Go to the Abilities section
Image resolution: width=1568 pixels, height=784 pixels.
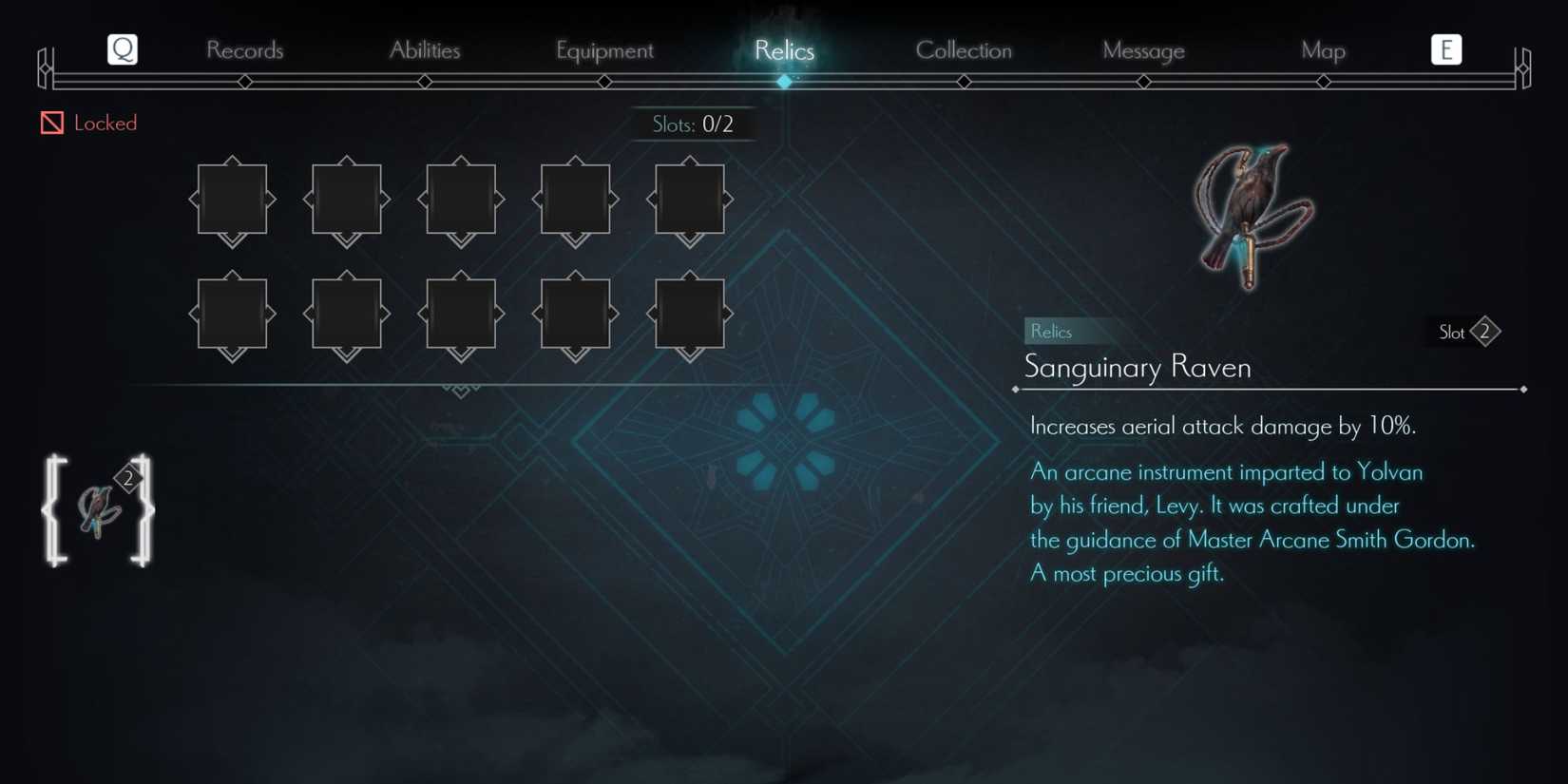click(425, 50)
